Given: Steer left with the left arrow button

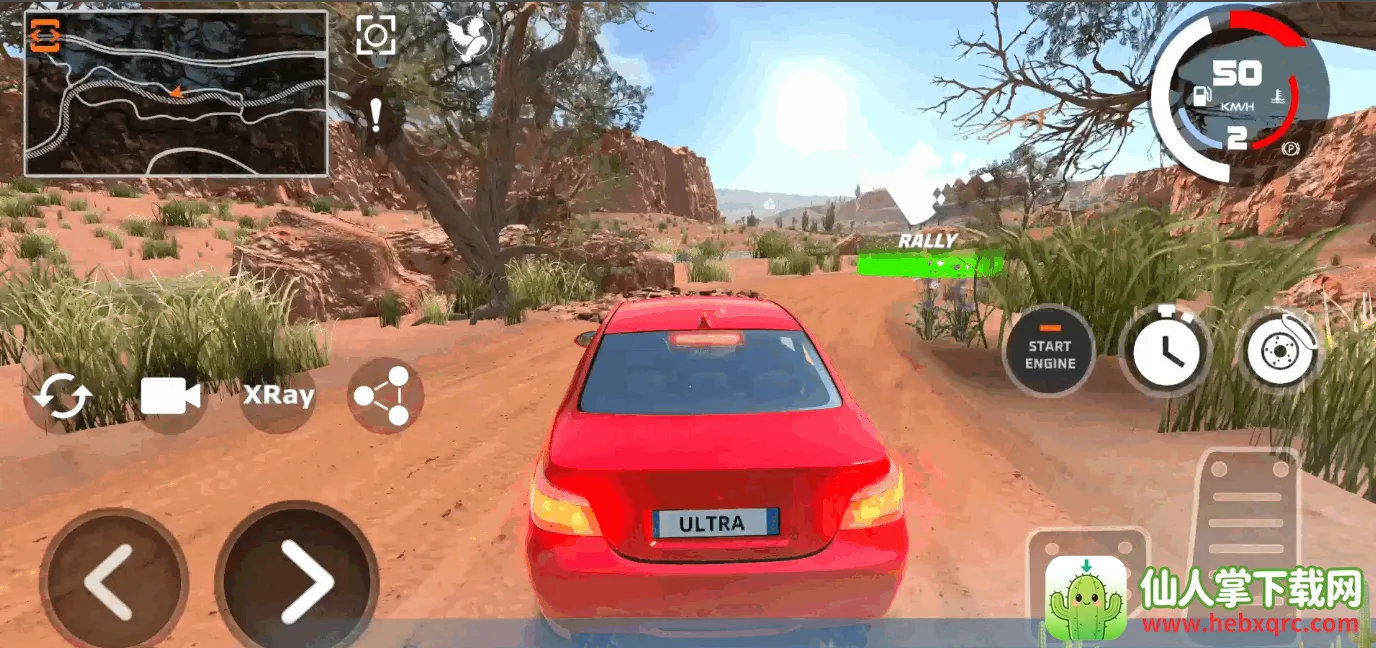Looking at the screenshot, I should click(112, 581).
